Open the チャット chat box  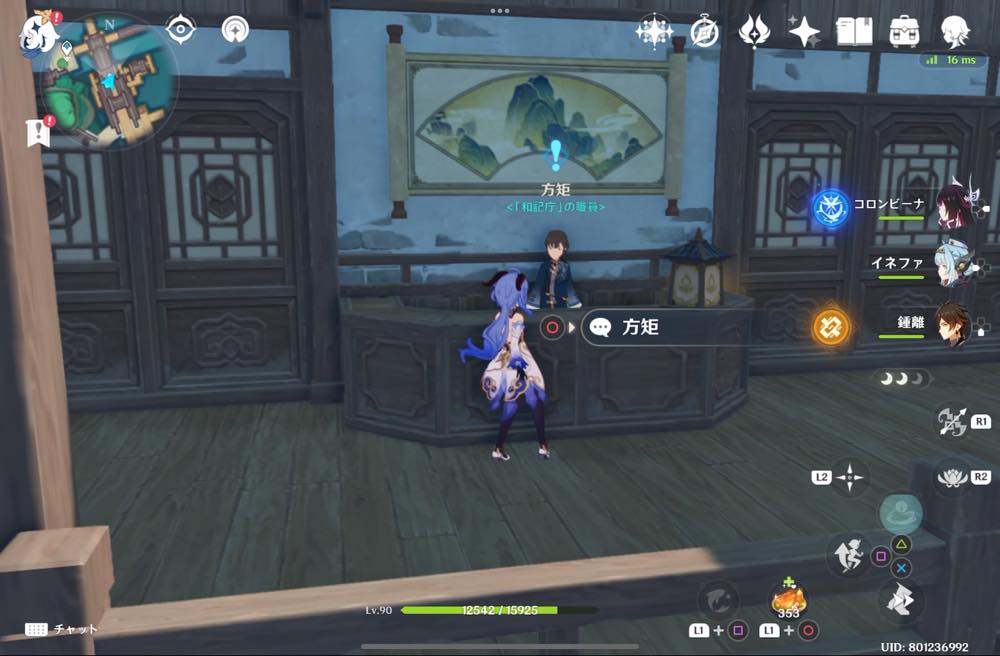pos(62,629)
